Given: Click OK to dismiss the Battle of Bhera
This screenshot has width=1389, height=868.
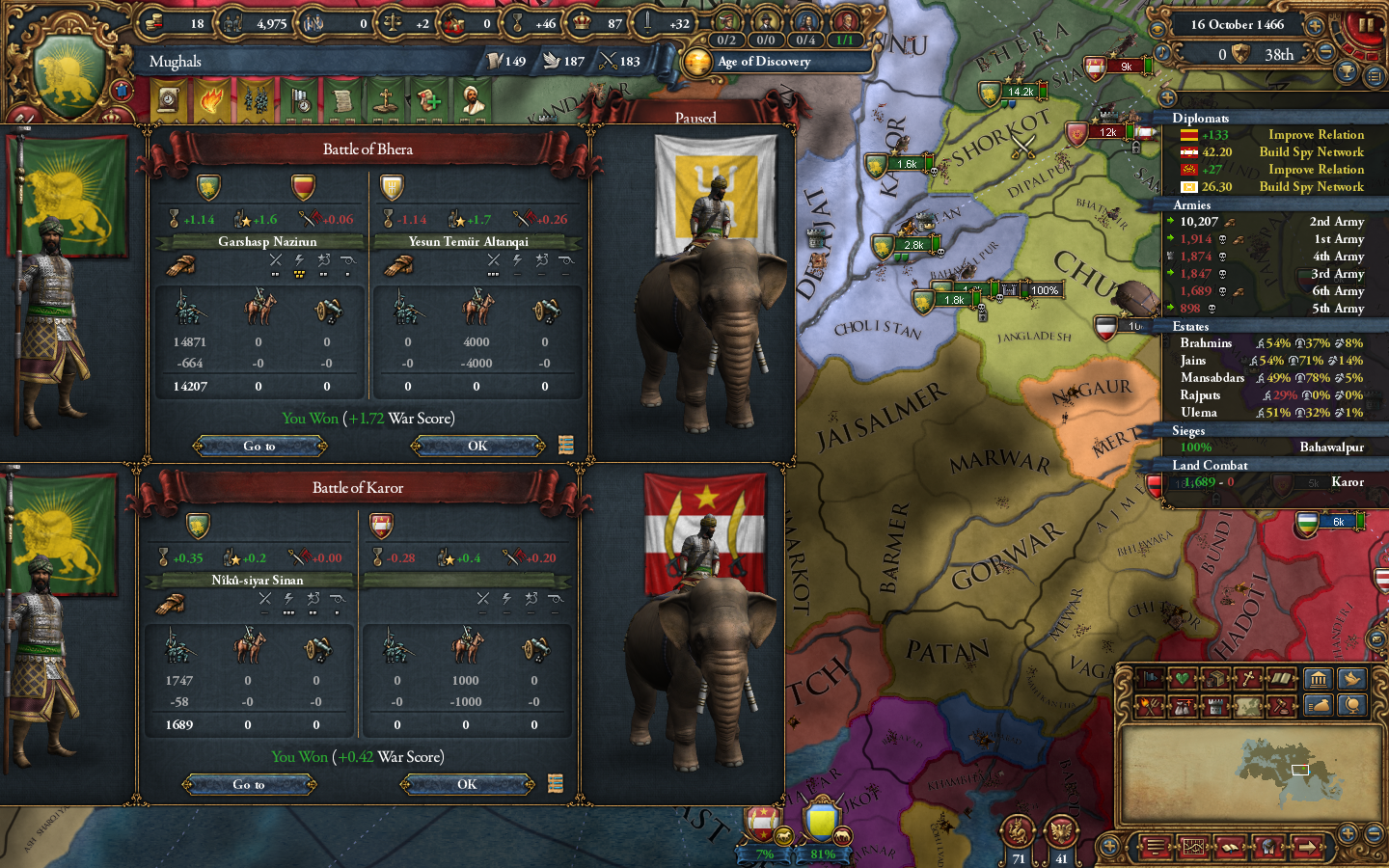Looking at the screenshot, I should 477,446.
